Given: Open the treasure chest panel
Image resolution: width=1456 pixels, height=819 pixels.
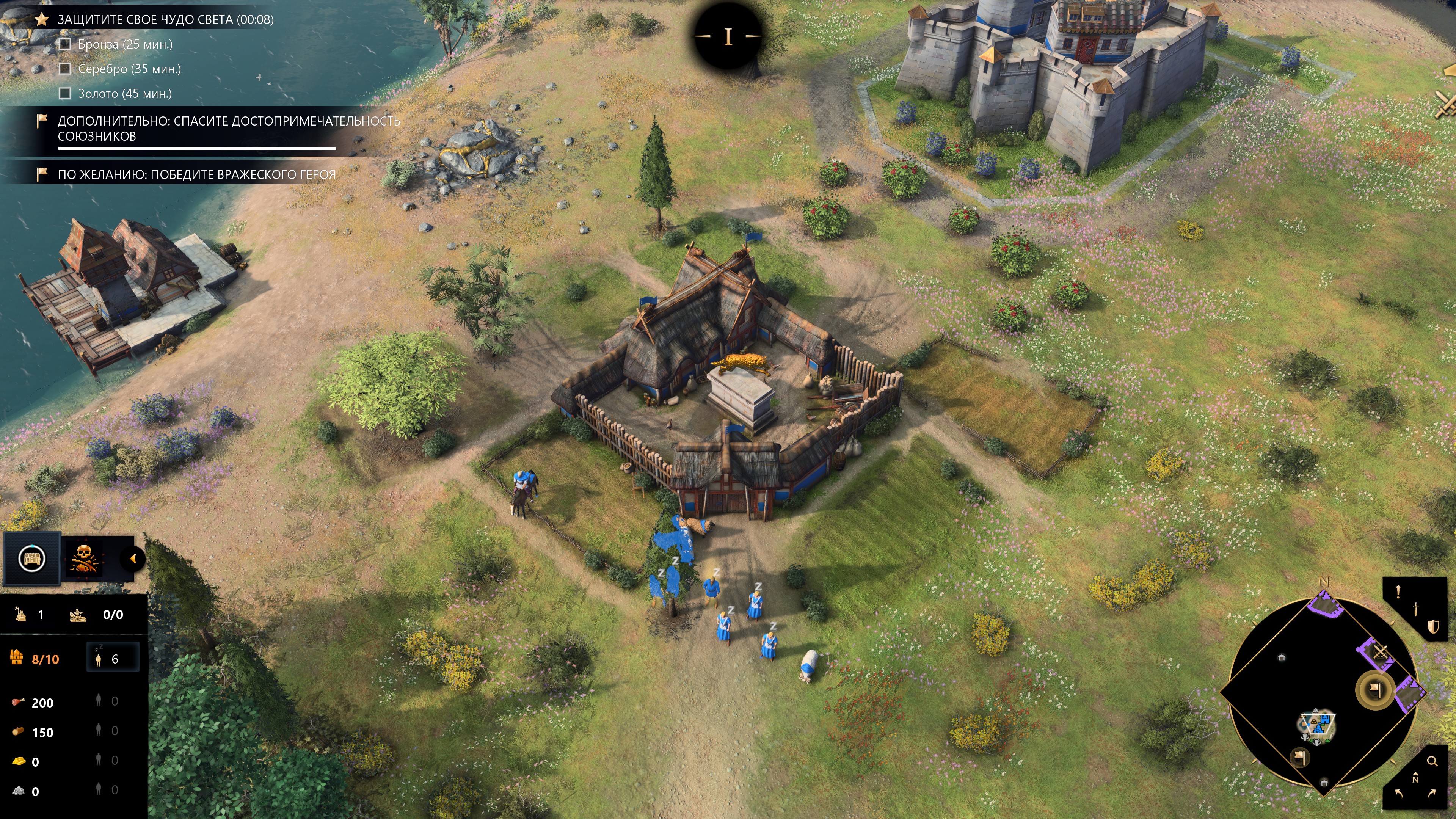Looking at the screenshot, I should tap(31, 559).
